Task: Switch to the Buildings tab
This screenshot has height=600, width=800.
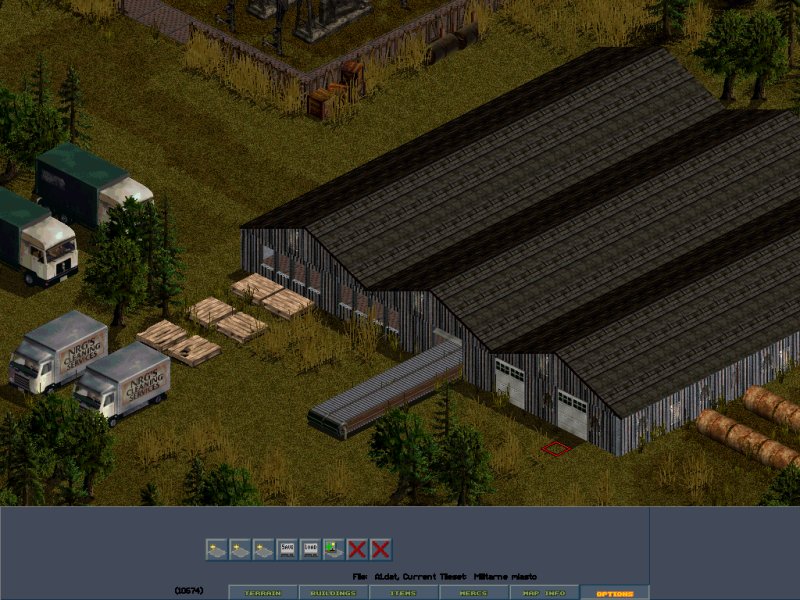Action: click(333, 593)
